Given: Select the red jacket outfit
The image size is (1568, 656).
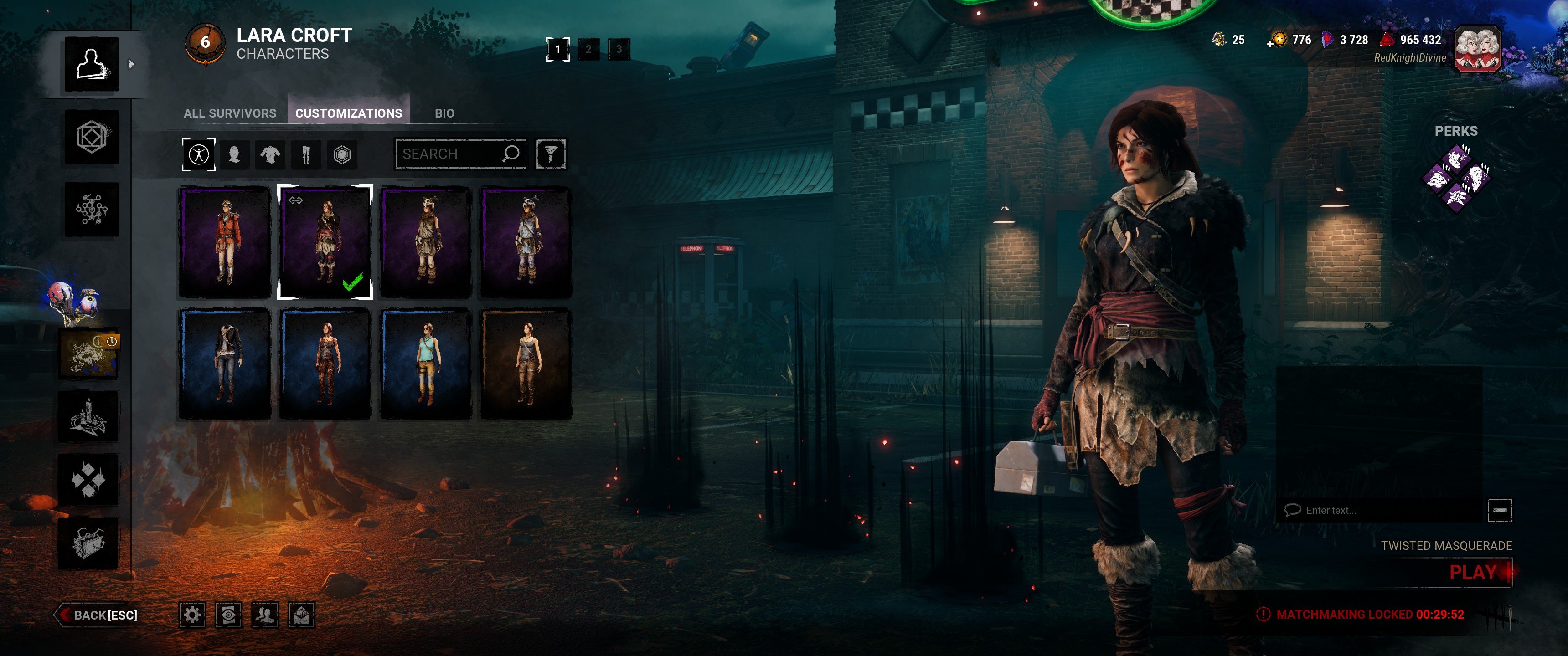Looking at the screenshot, I should pyautogui.click(x=225, y=242).
